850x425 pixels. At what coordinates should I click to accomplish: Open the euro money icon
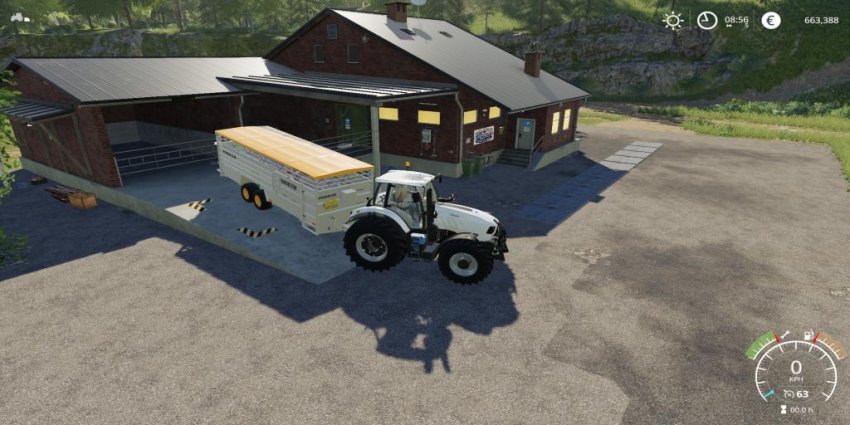[x=770, y=20]
